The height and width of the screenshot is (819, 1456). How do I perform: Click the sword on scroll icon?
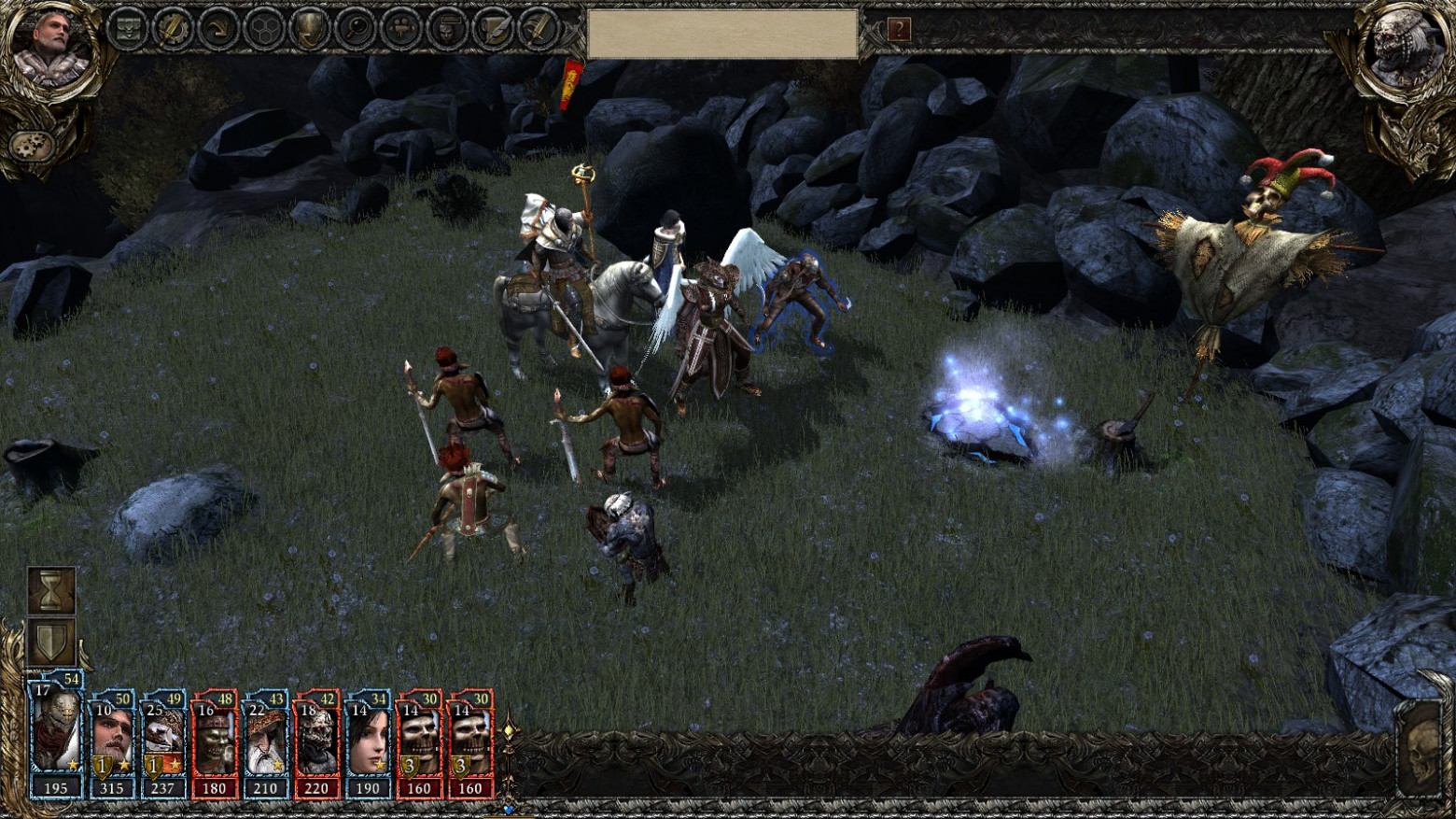point(539,29)
